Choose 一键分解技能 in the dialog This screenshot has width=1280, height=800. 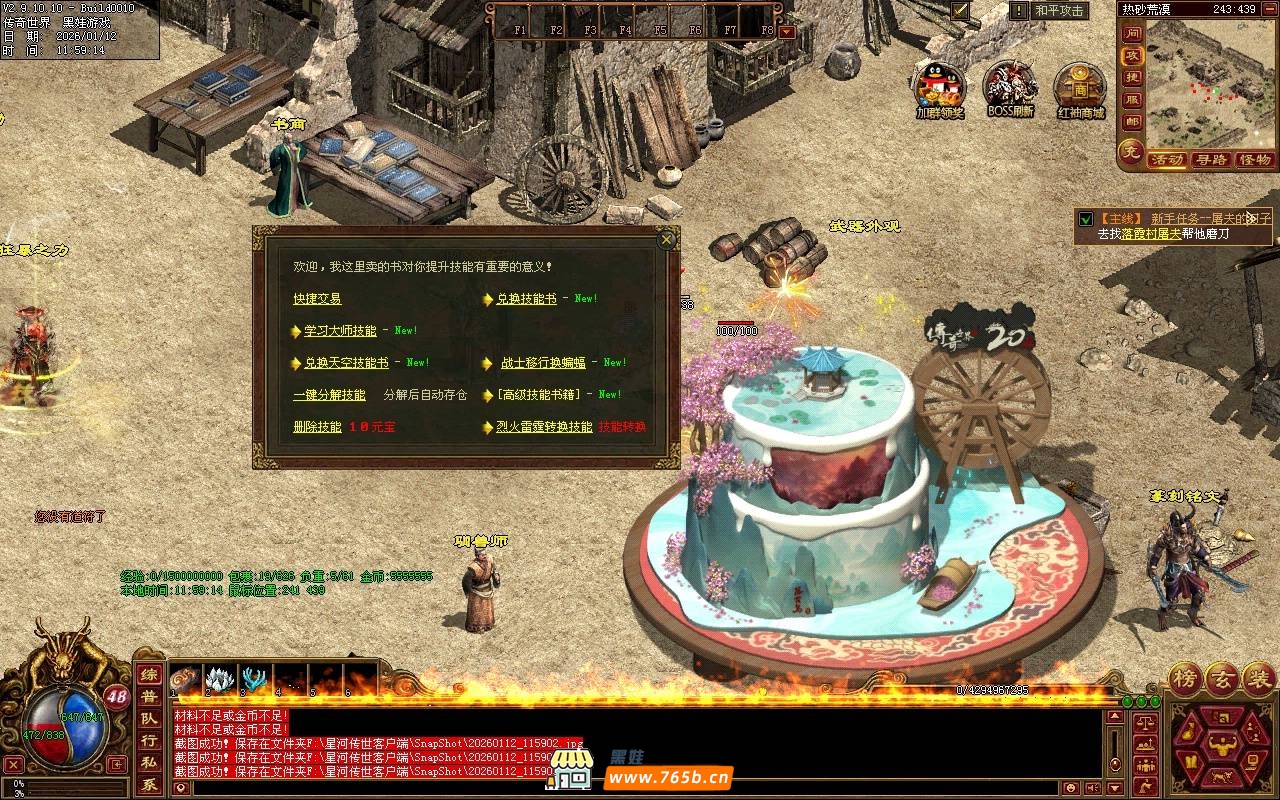(x=329, y=395)
